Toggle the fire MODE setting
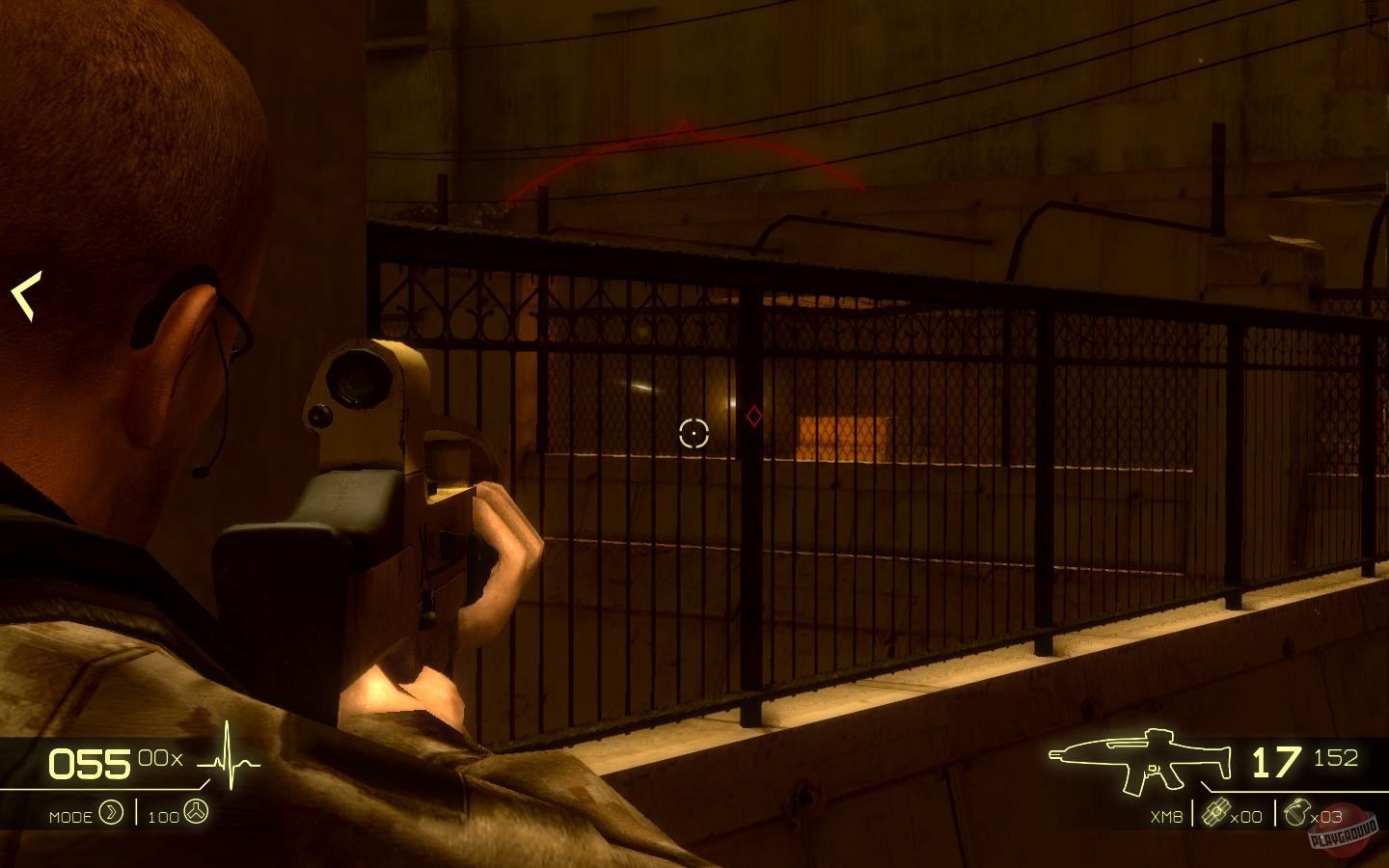The image size is (1389, 868). click(69, 816)
